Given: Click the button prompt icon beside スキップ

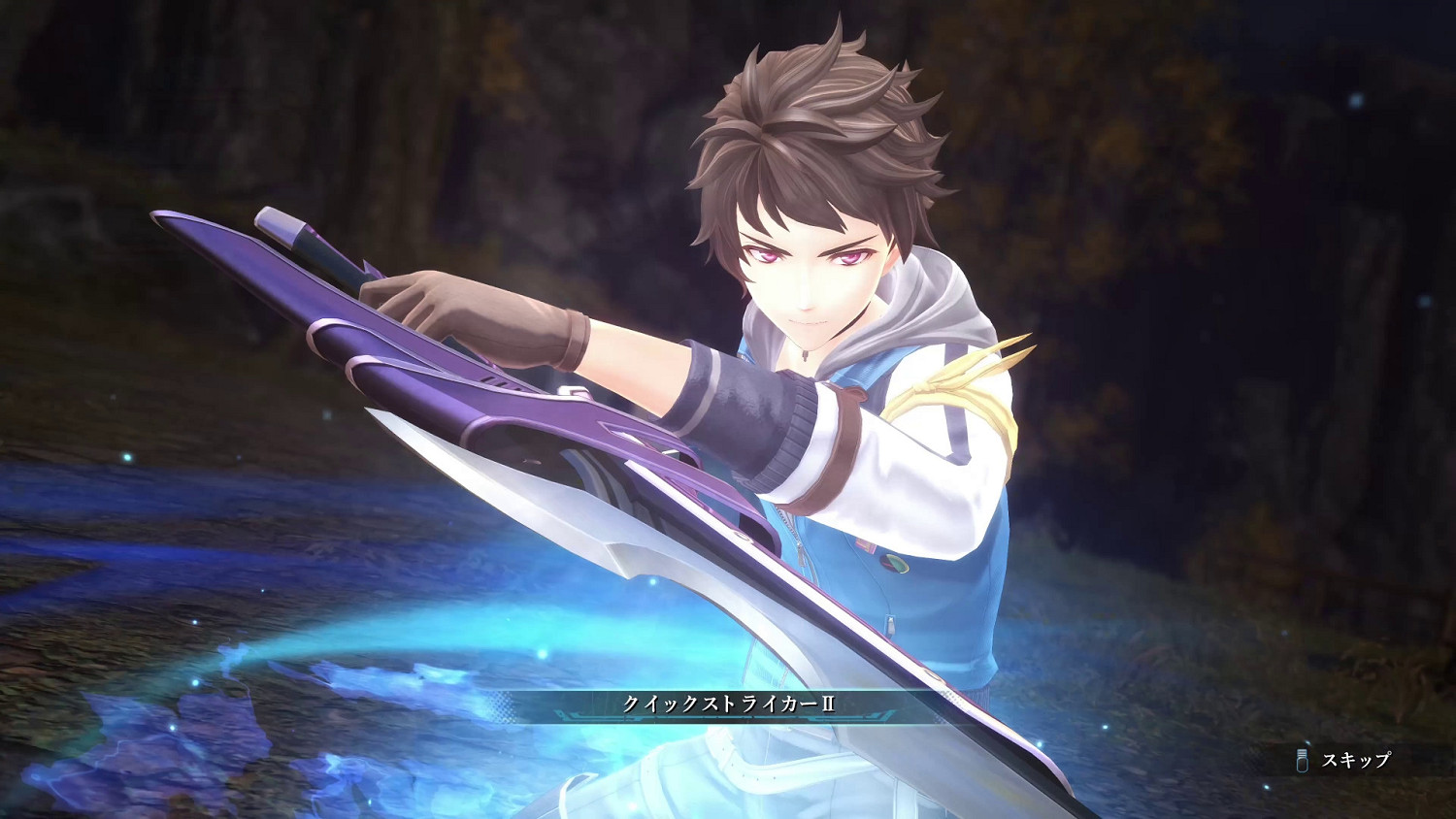Looking at the screenshot, I should click(x=1303, y=761).
